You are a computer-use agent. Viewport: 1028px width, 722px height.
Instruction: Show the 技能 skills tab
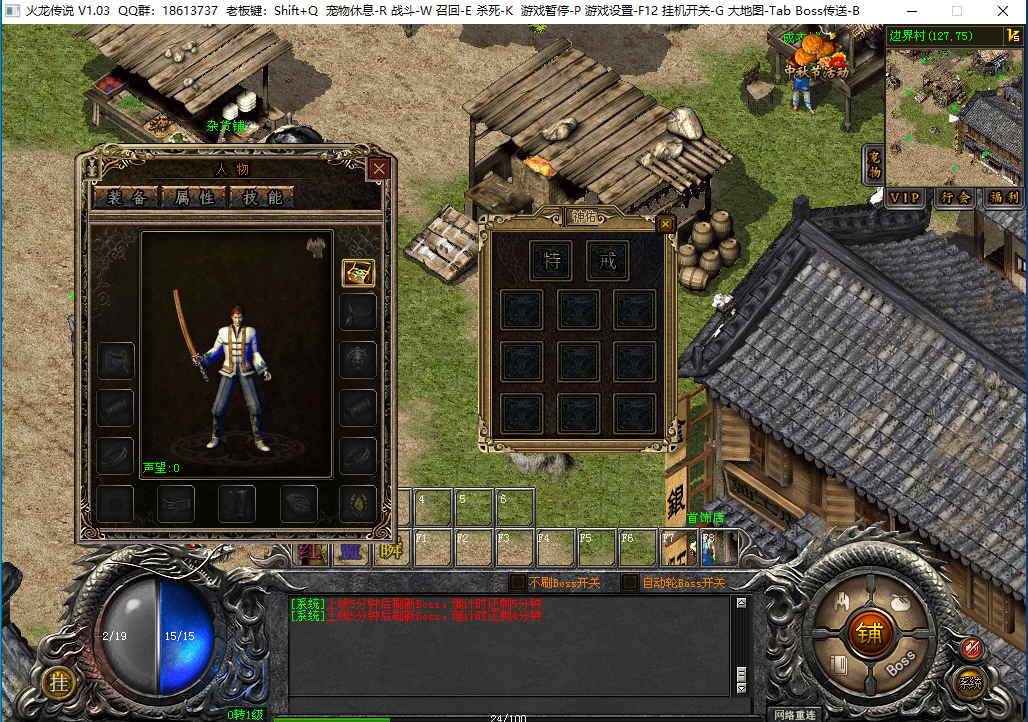[262, 197]
